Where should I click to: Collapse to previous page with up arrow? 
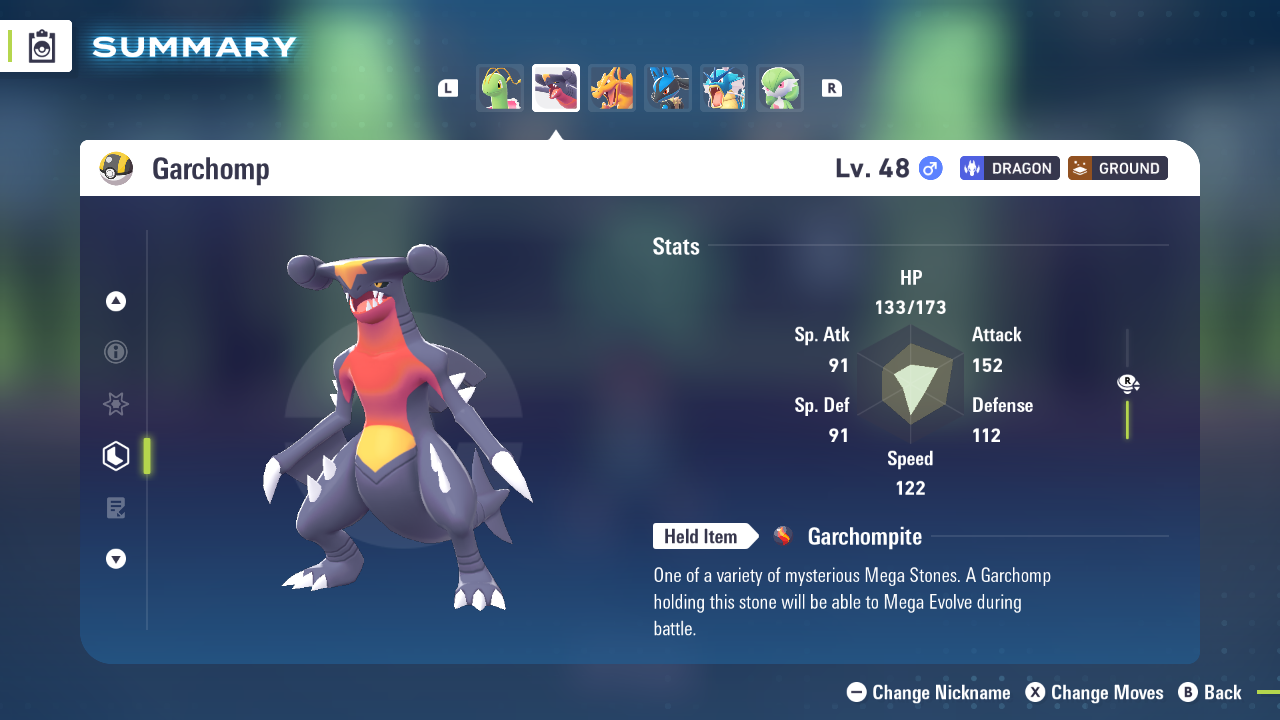tap(115, 300)
